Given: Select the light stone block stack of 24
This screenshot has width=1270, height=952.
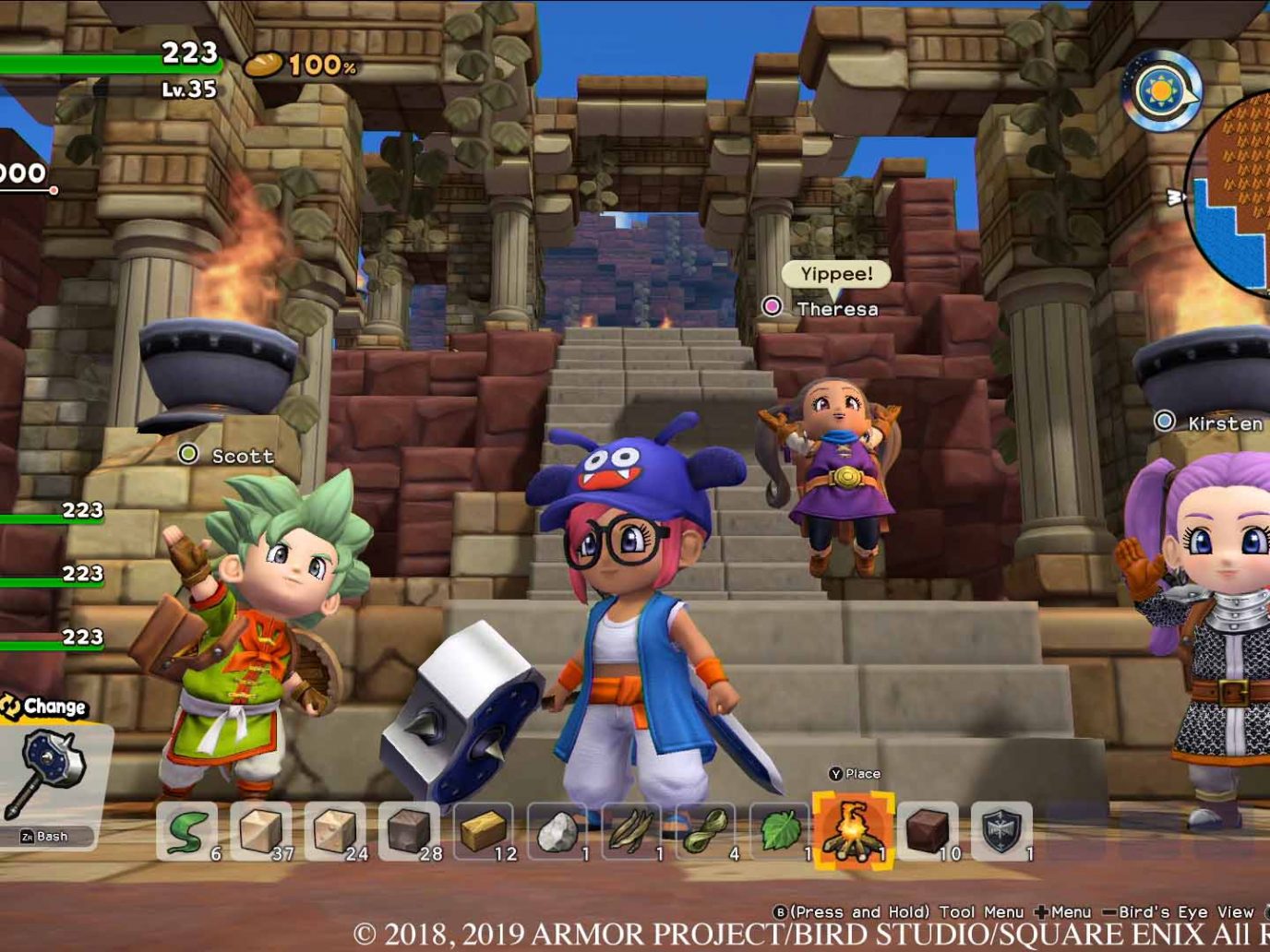Looking at the screenshot, I should click(335, 831).
